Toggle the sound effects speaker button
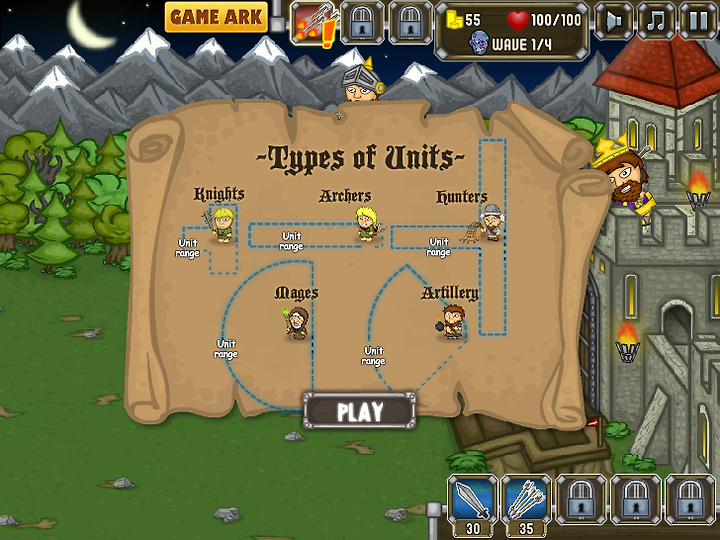 614,20
